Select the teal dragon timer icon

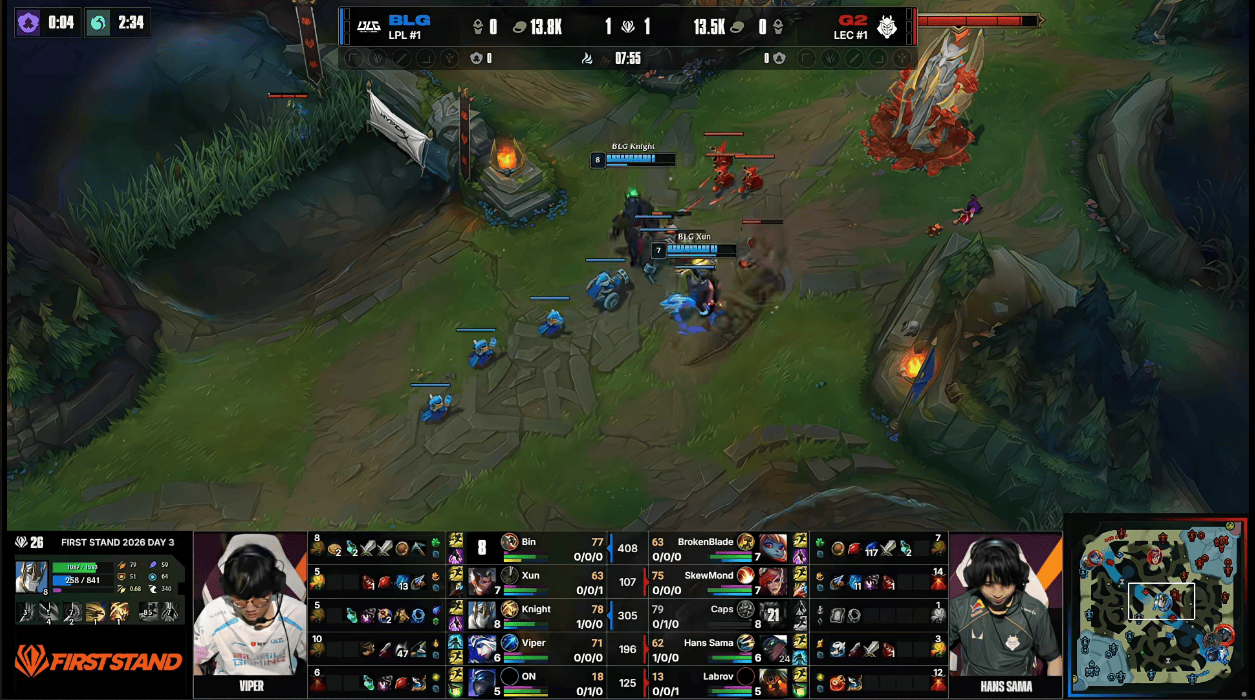click(99, 23)
